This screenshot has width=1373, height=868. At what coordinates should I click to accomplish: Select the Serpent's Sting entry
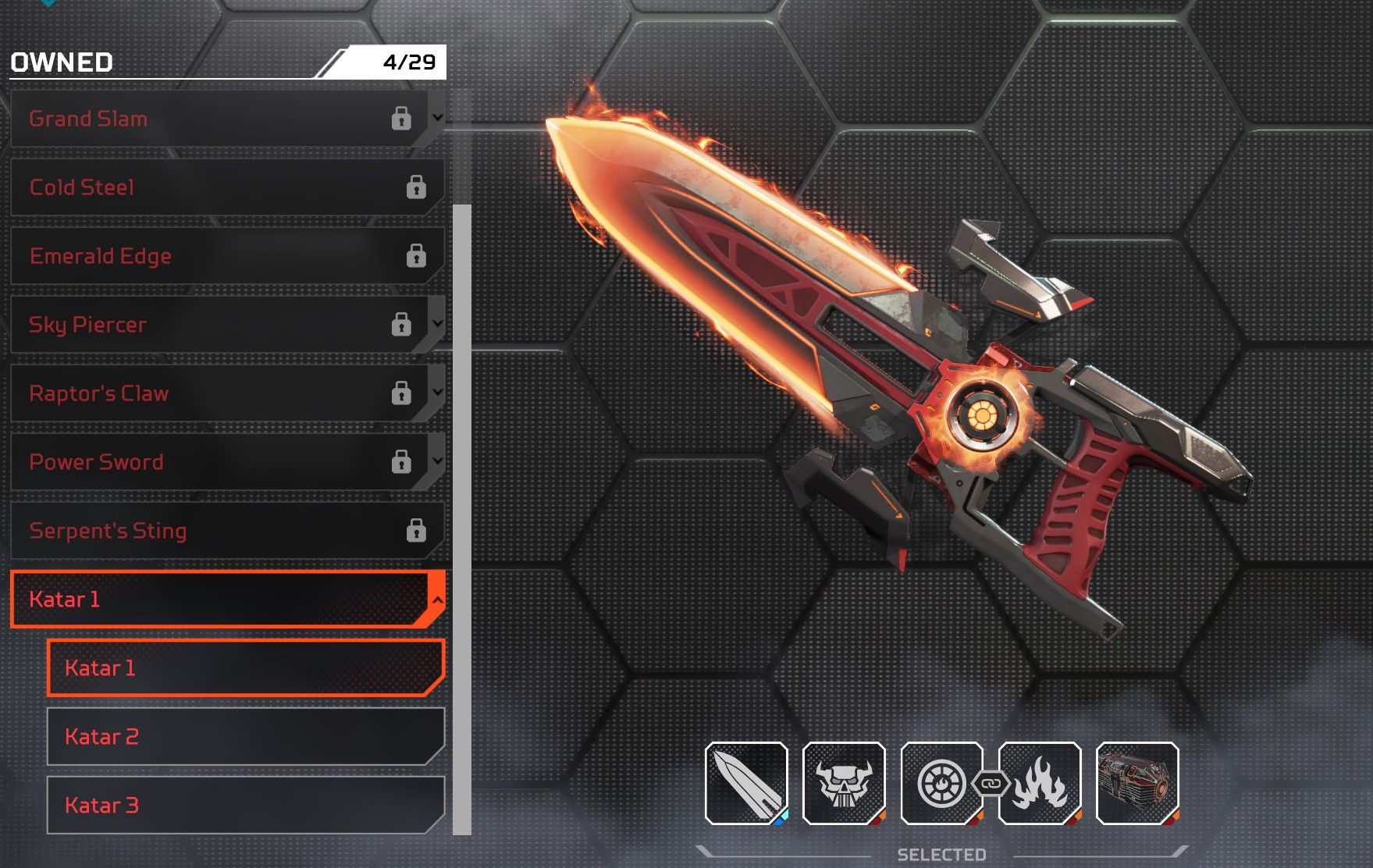click(226, 531)
